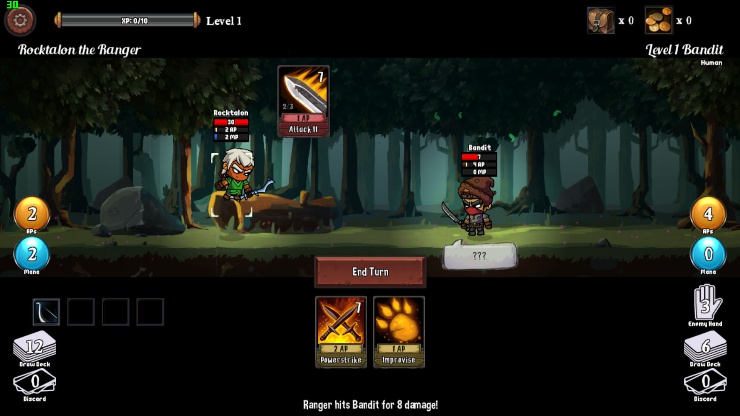Inspect the enemy's Discard pile

[x=706, y=383]
